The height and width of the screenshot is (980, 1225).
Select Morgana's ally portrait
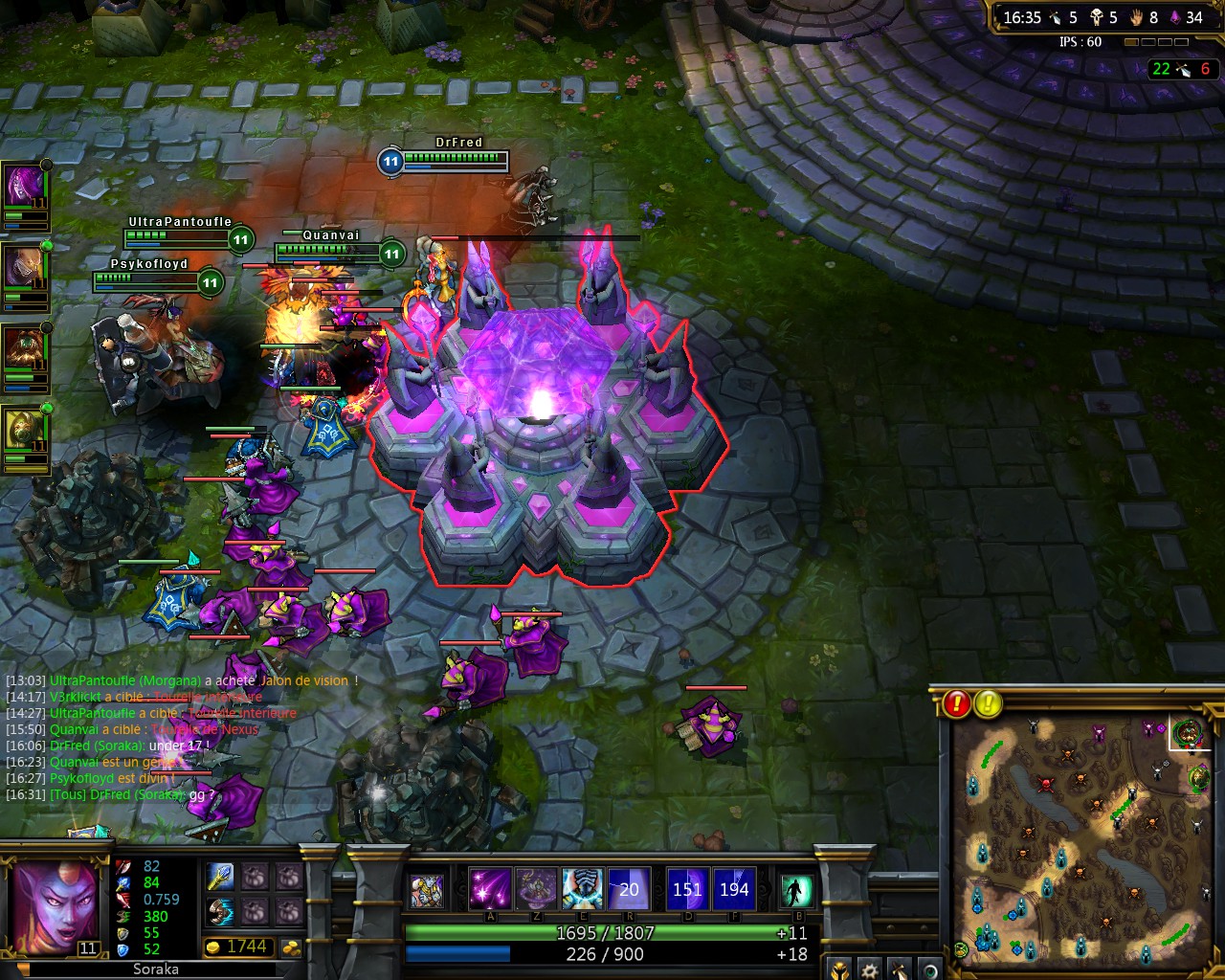(x=24, y=186)
